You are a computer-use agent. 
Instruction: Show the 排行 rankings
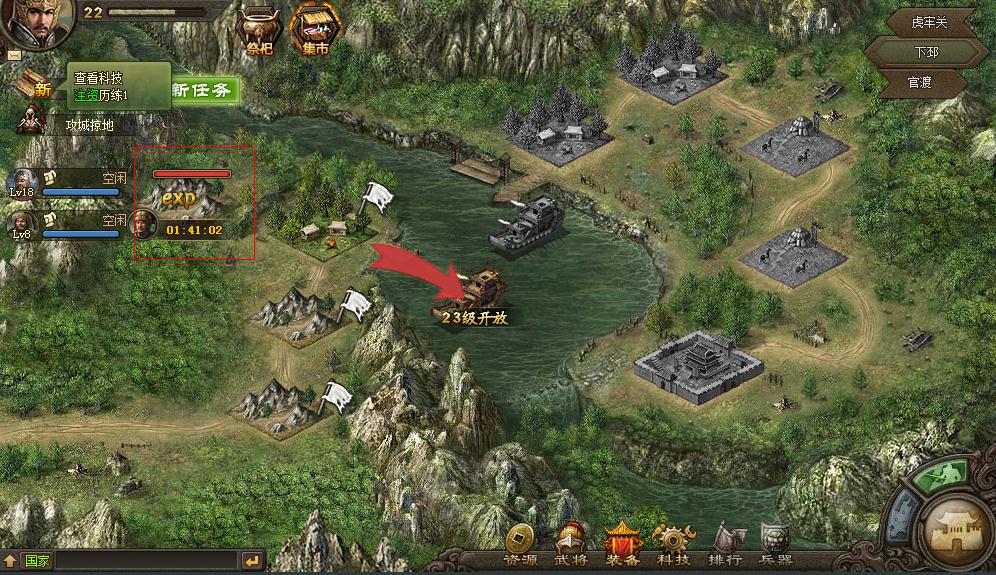(724, 545)
